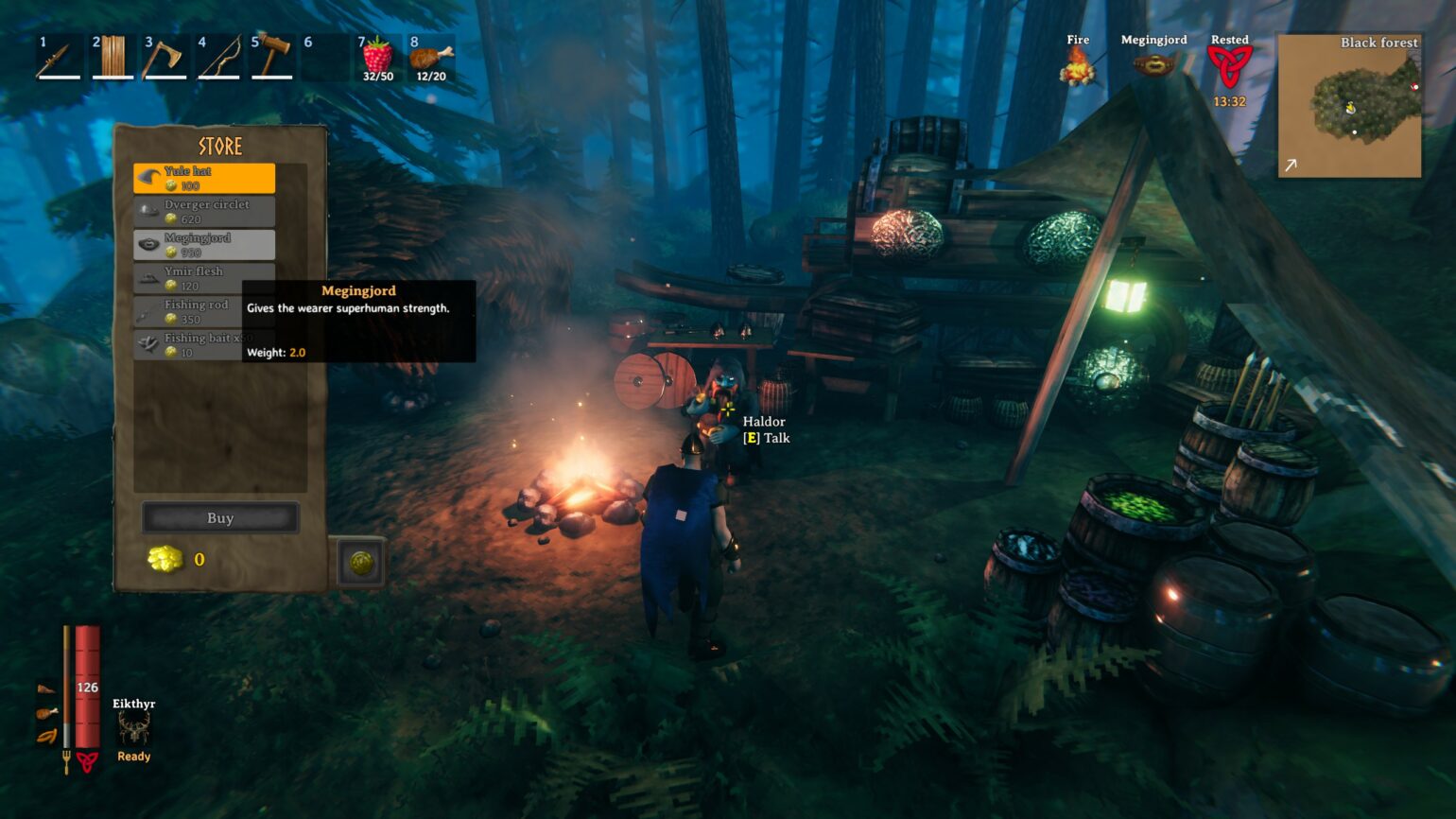Click the Eikthyr forsaken power icon
The width and height of the screenshot is (1456, 819).
[132, 726]
